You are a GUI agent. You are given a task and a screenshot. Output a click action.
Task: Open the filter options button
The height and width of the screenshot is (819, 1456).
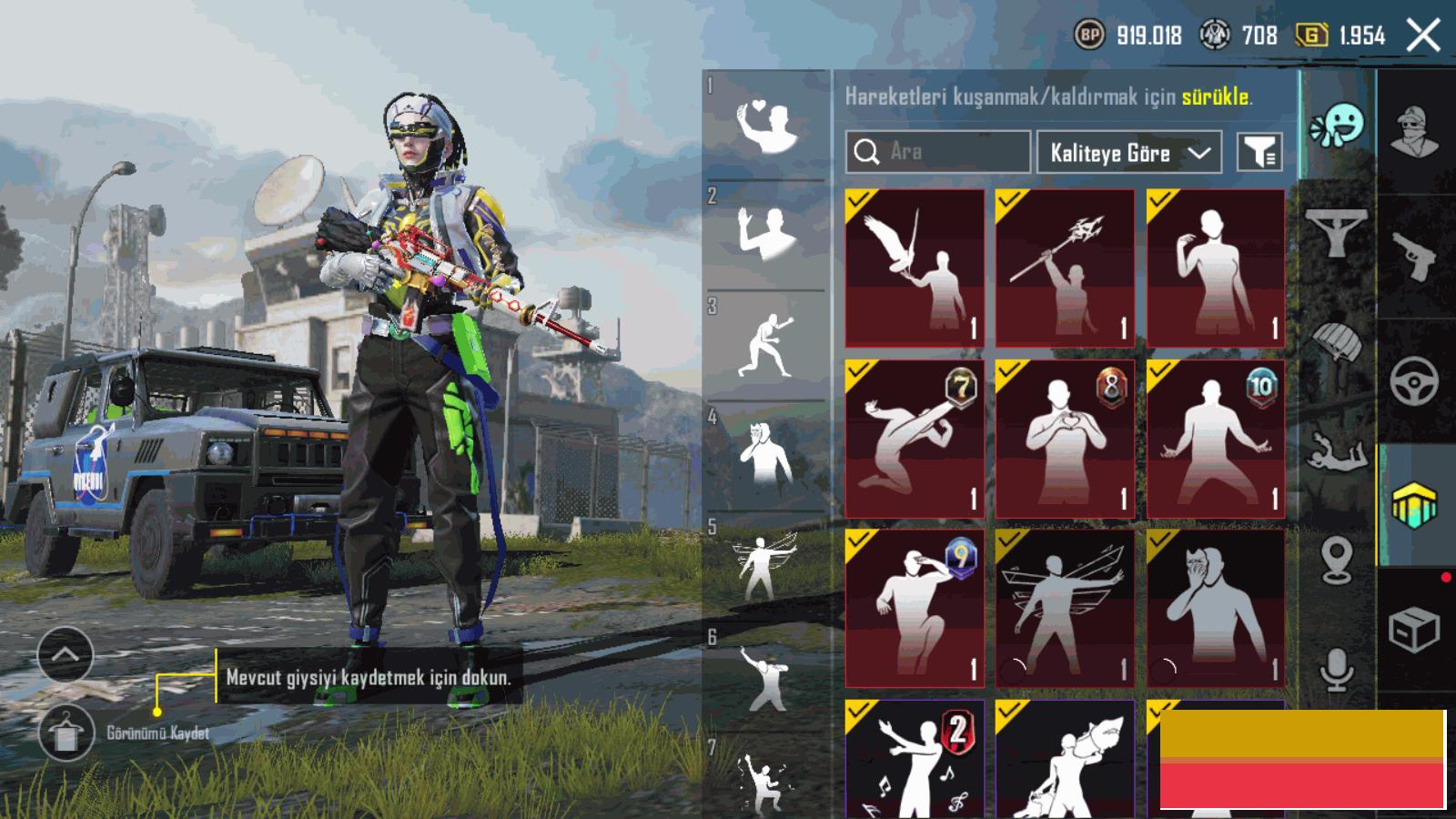tap(1259, 152)
